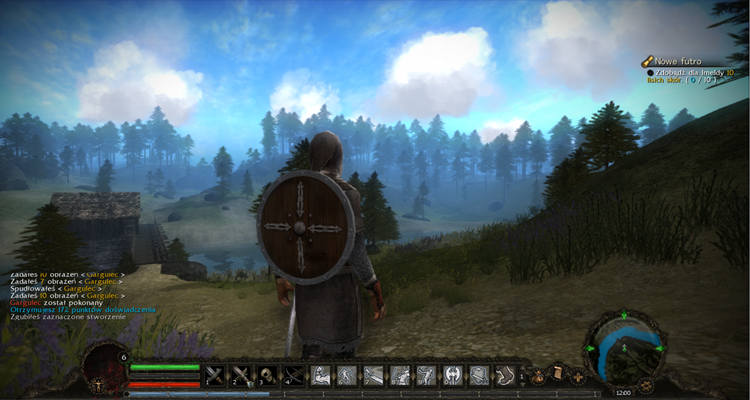The width and height of the screenshot is (750, 400).
Task: Equip the bow from hotbar slot 4
Action: pos(294,376)
